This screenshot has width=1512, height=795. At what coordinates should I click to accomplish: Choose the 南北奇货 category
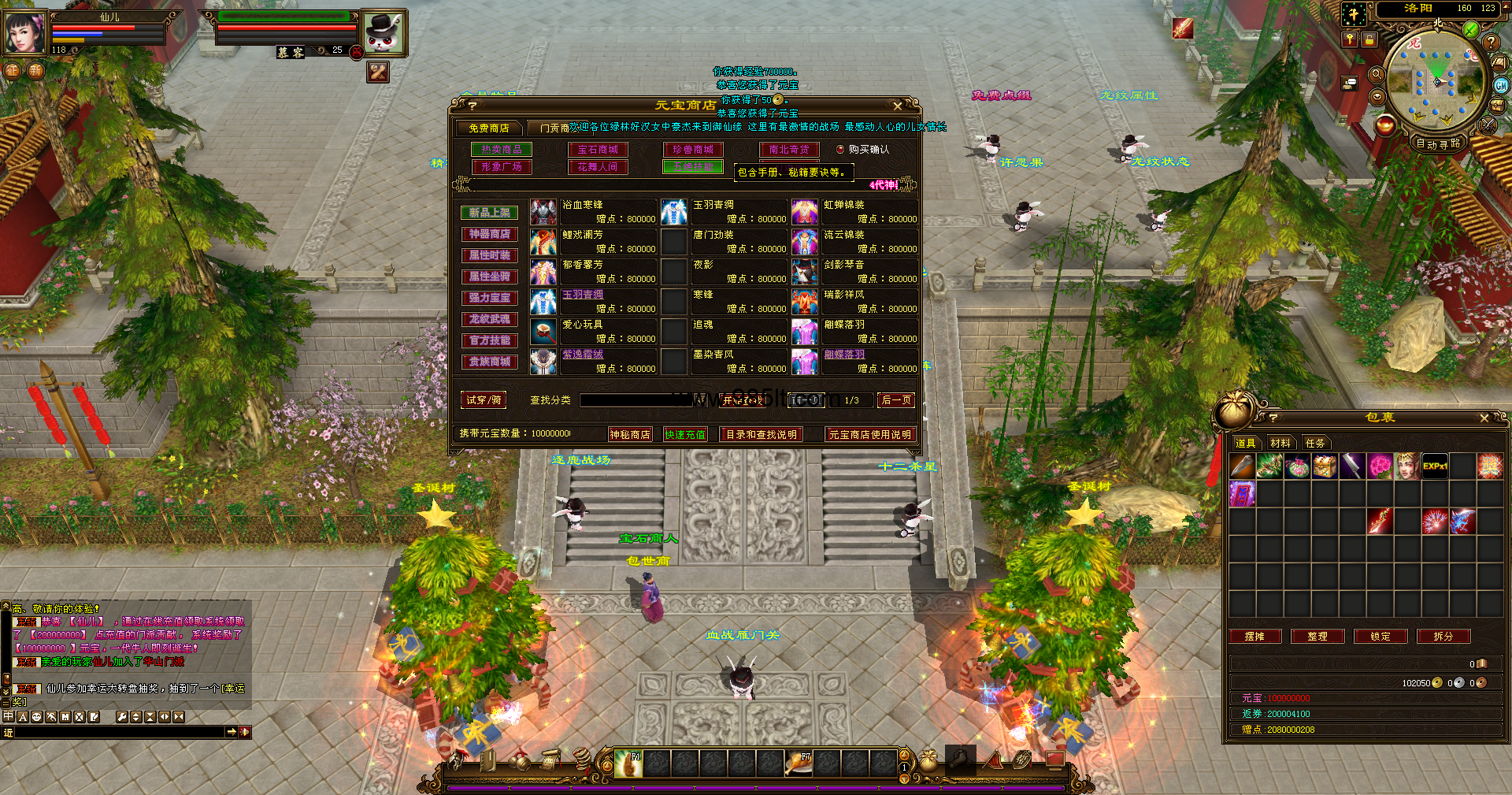pos(789,150)
